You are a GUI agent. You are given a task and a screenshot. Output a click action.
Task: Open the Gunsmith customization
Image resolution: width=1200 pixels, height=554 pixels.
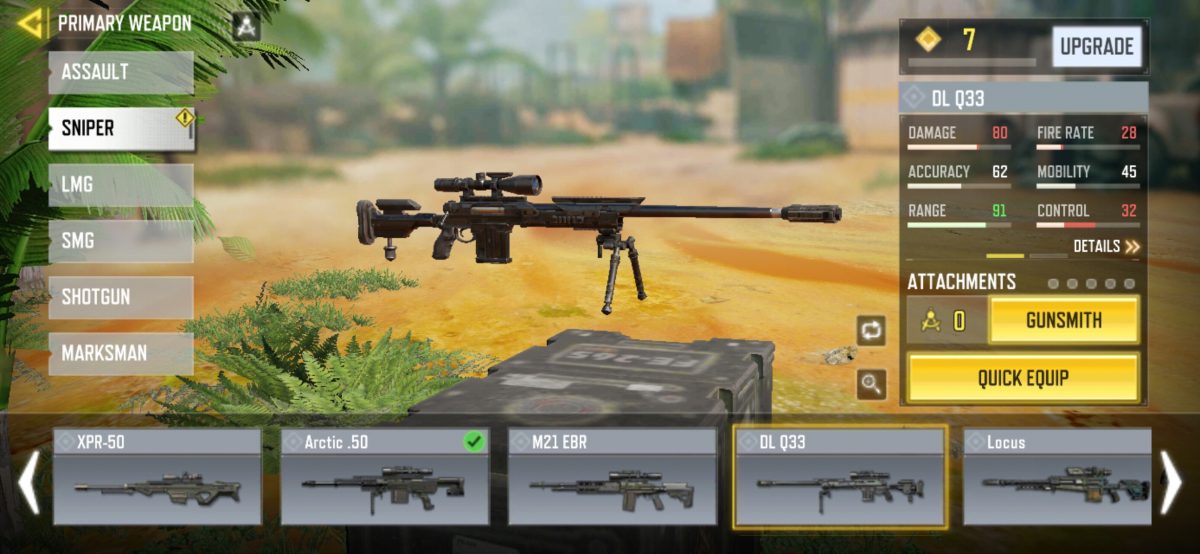click(1063, 321)
